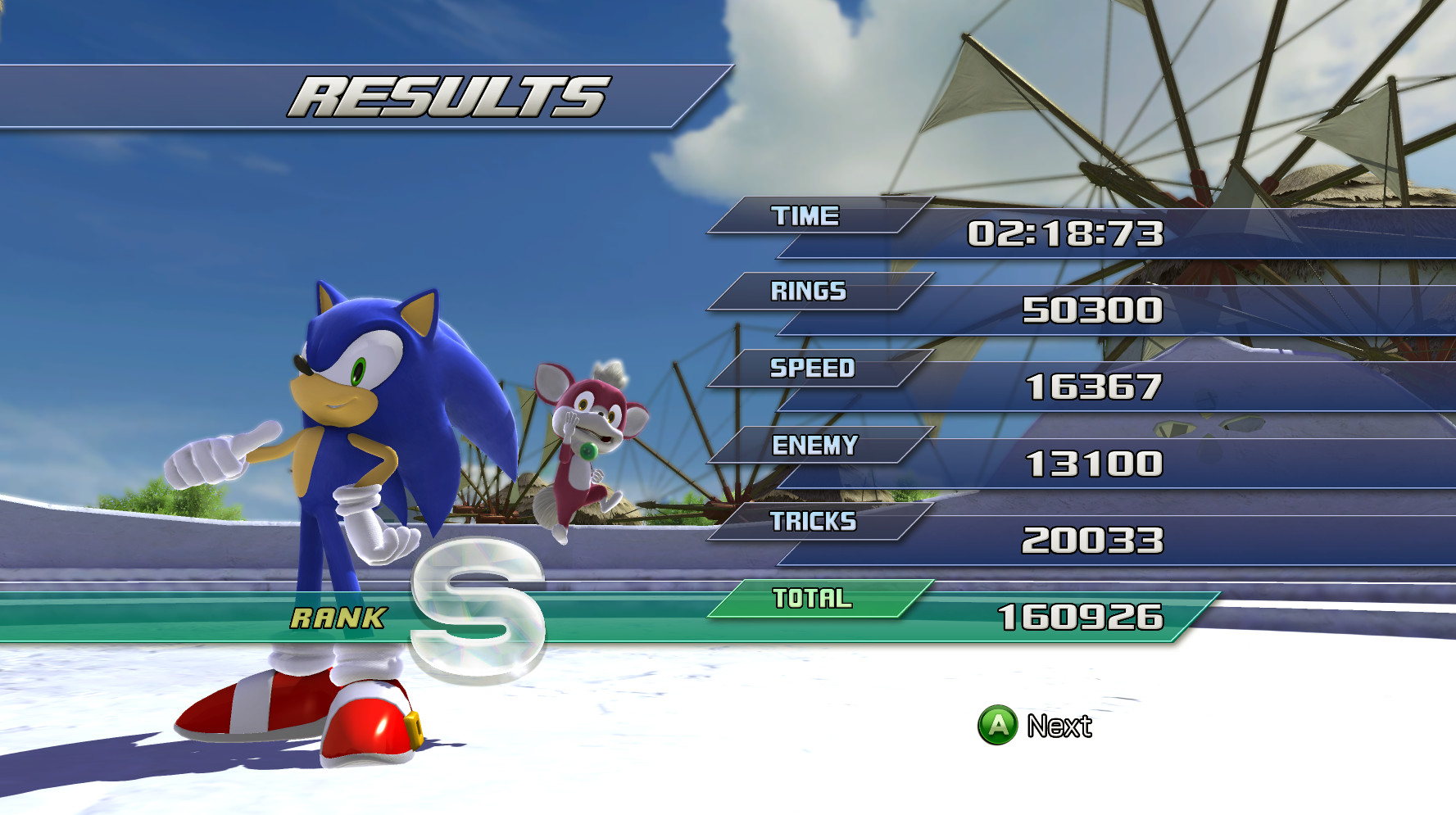
Task: Select the TIME category header
Action: [805, 216]
